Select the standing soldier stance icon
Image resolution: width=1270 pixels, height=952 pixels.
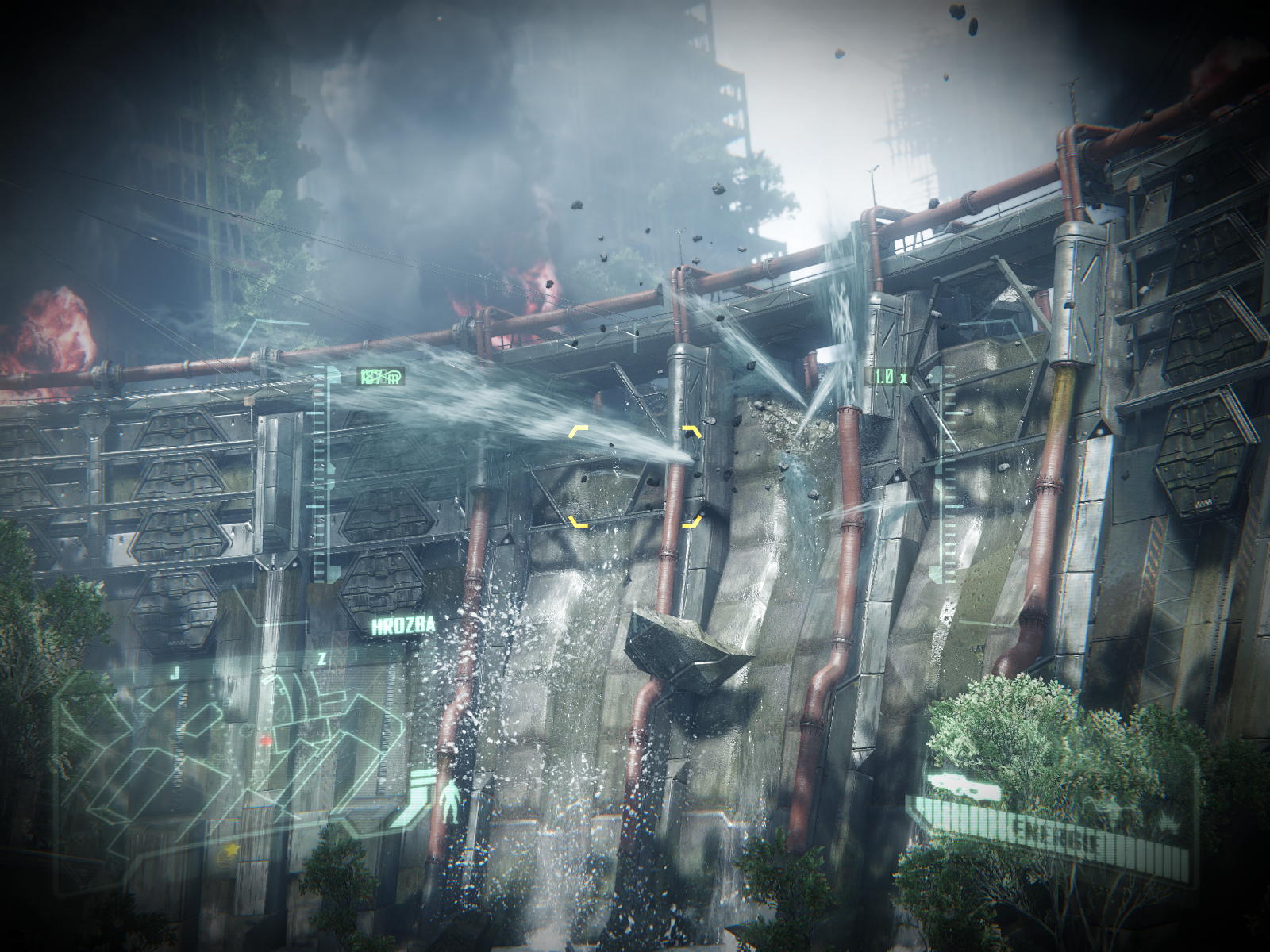click(x=450, y=801)
